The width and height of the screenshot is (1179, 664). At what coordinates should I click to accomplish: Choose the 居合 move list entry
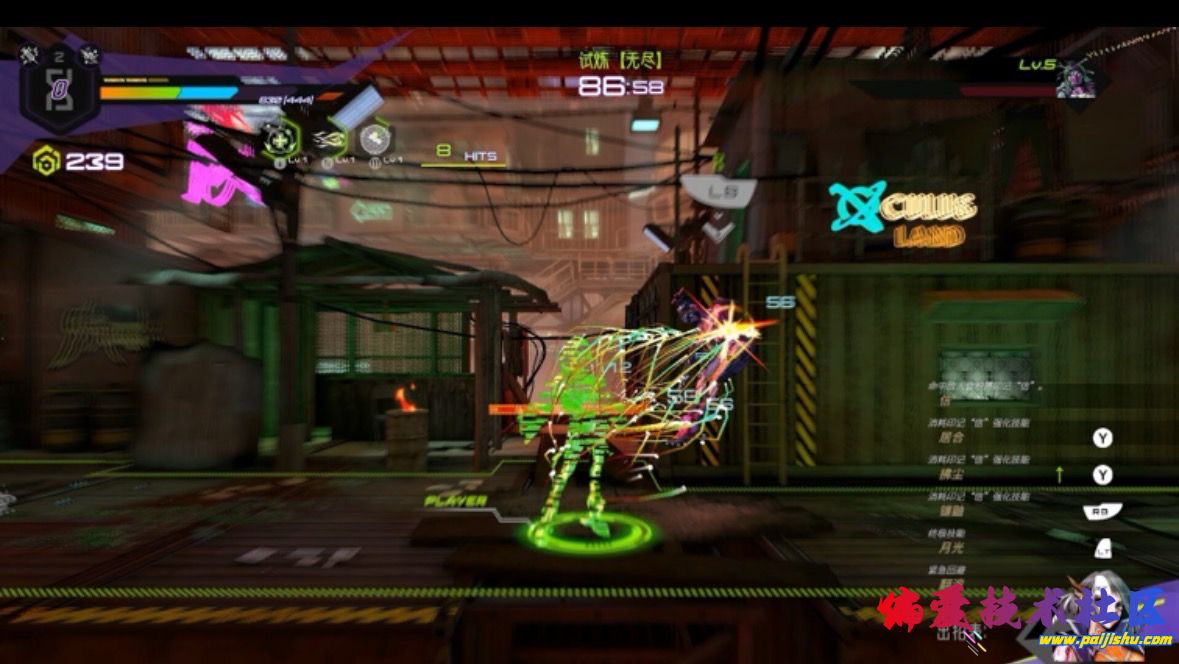click(x=951, y=437)
